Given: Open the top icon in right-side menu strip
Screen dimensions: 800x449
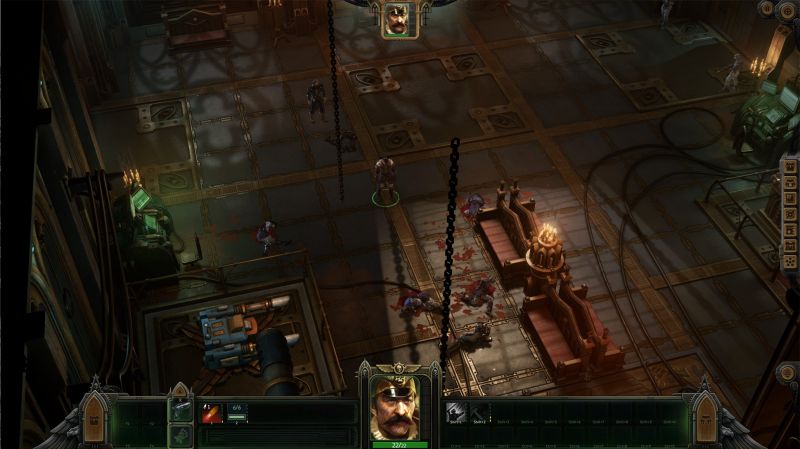Looking at the screenshot, I should click(x=790, y=167).
